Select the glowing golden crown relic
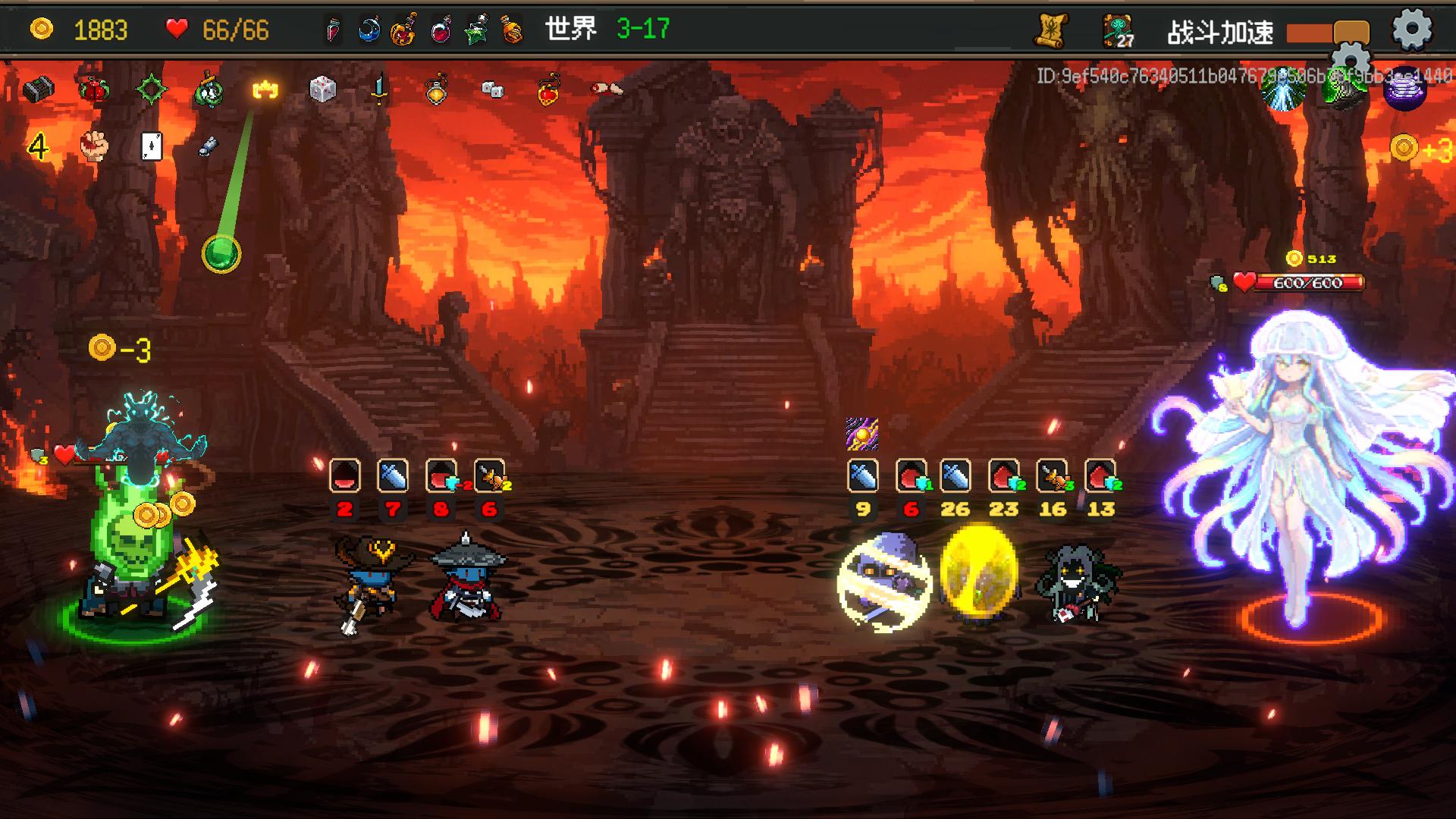 point(265,90)
